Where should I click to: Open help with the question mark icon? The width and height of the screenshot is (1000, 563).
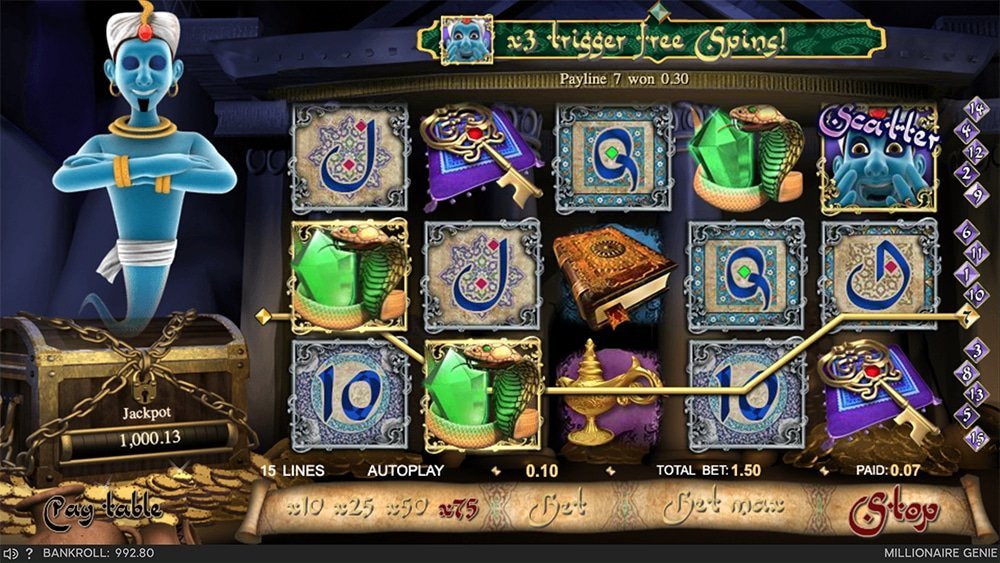point(29,553)
